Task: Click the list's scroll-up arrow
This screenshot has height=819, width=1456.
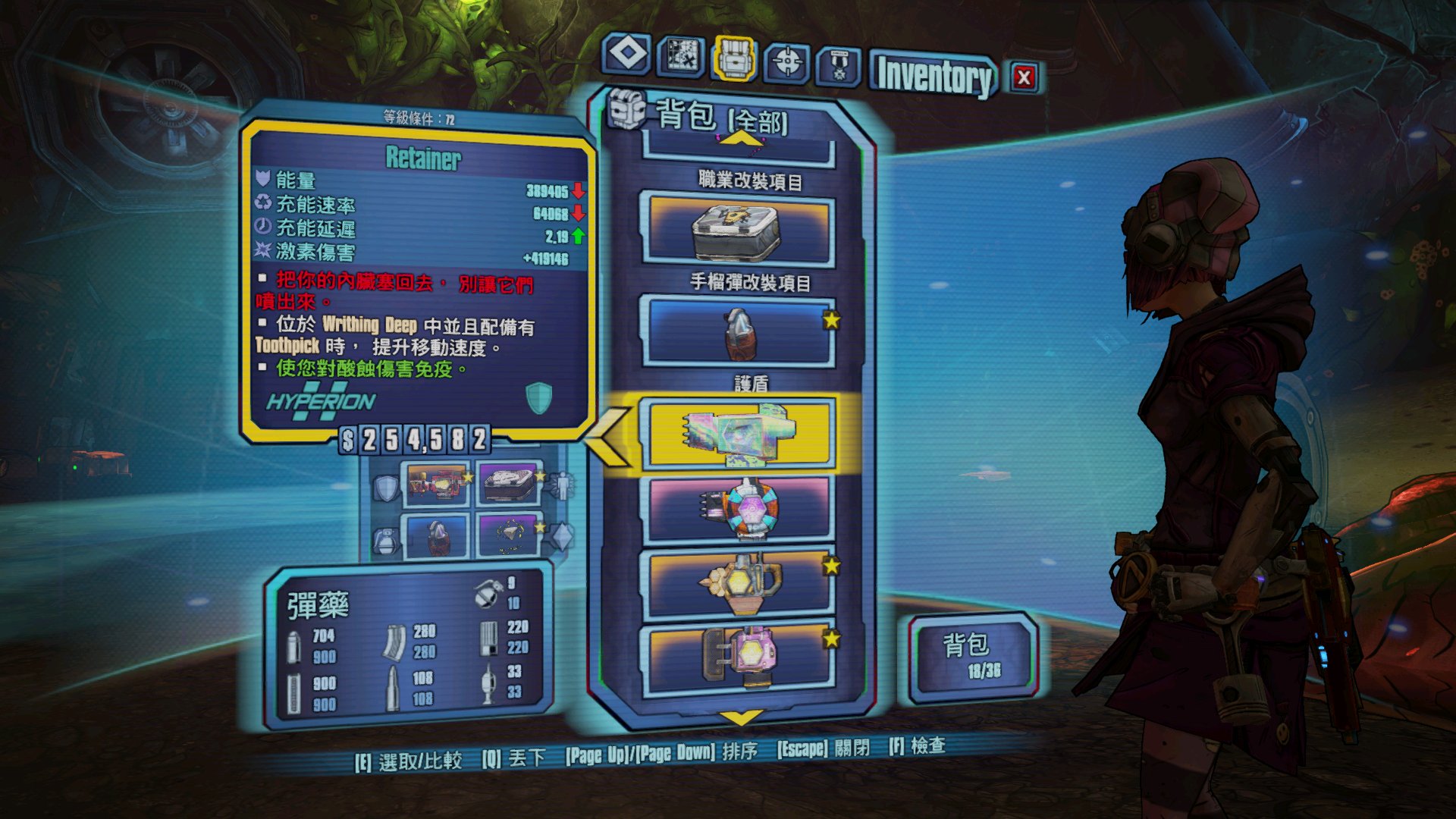Action: point(741,139)
